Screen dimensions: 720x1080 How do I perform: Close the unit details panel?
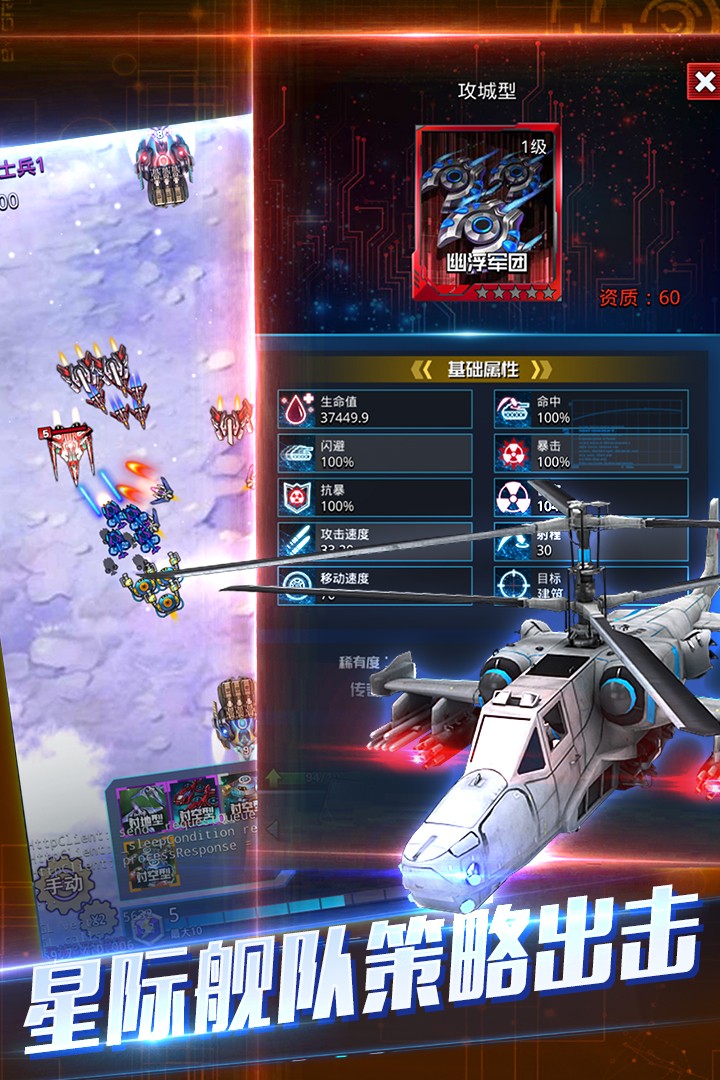pyautogui.click(x=702, y=83)
